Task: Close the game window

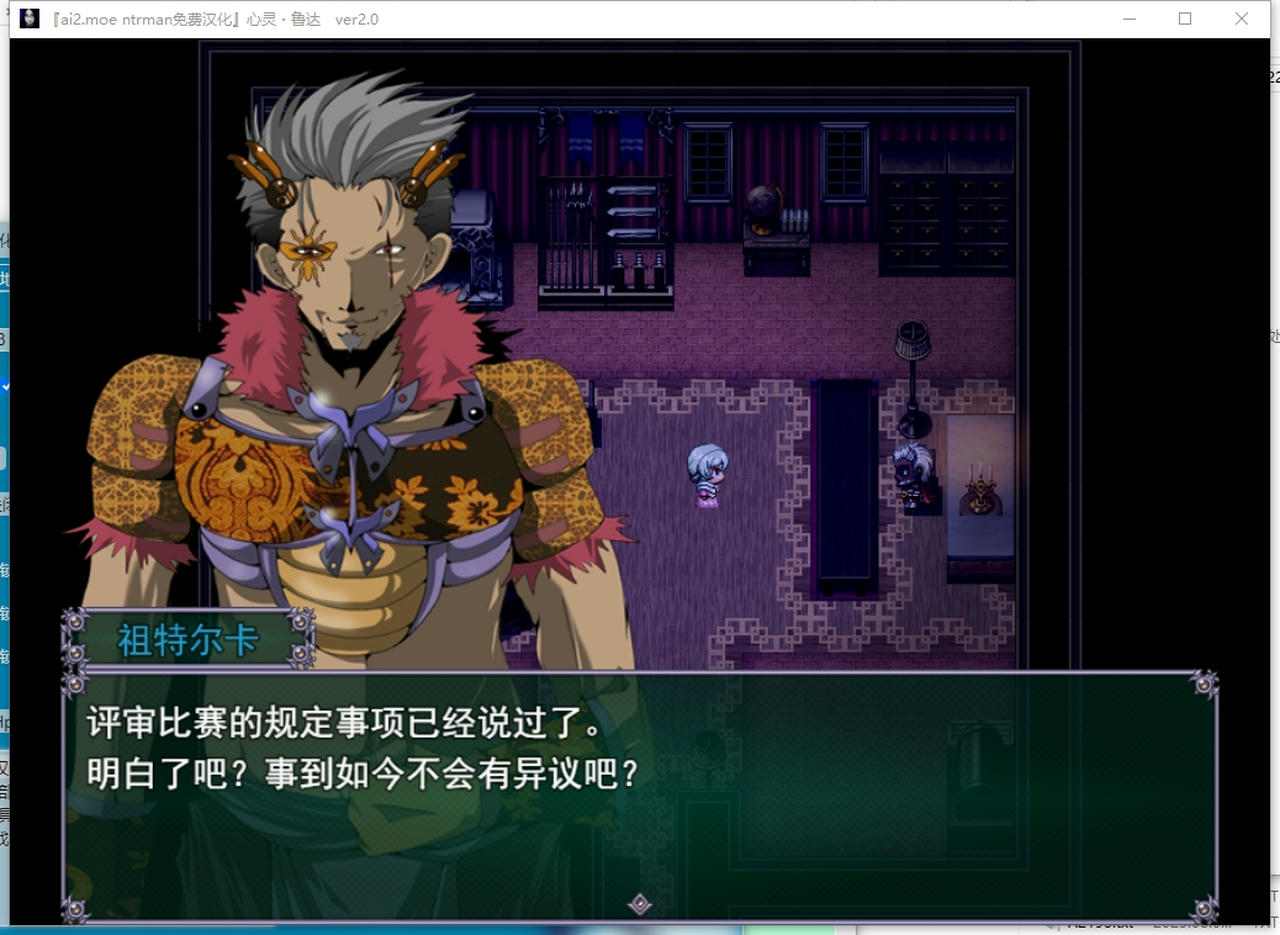Action: 1241,19
